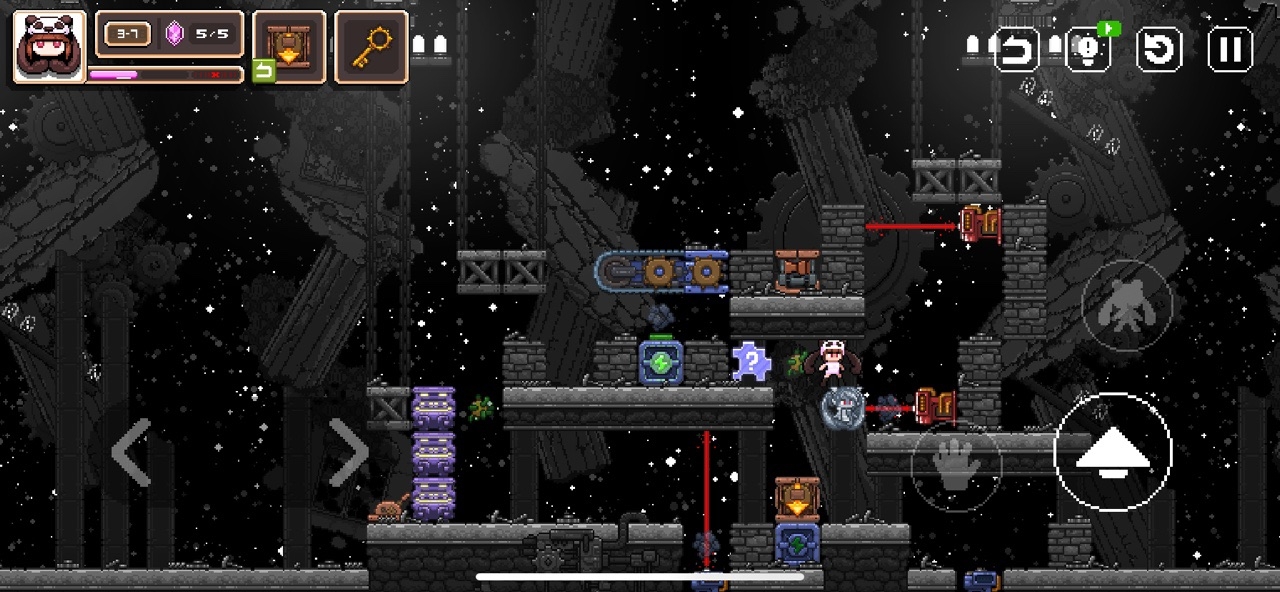Tap the jump up-arrow button
The height and width of the screenshot is (592, 1280).
coord(1112,452)
